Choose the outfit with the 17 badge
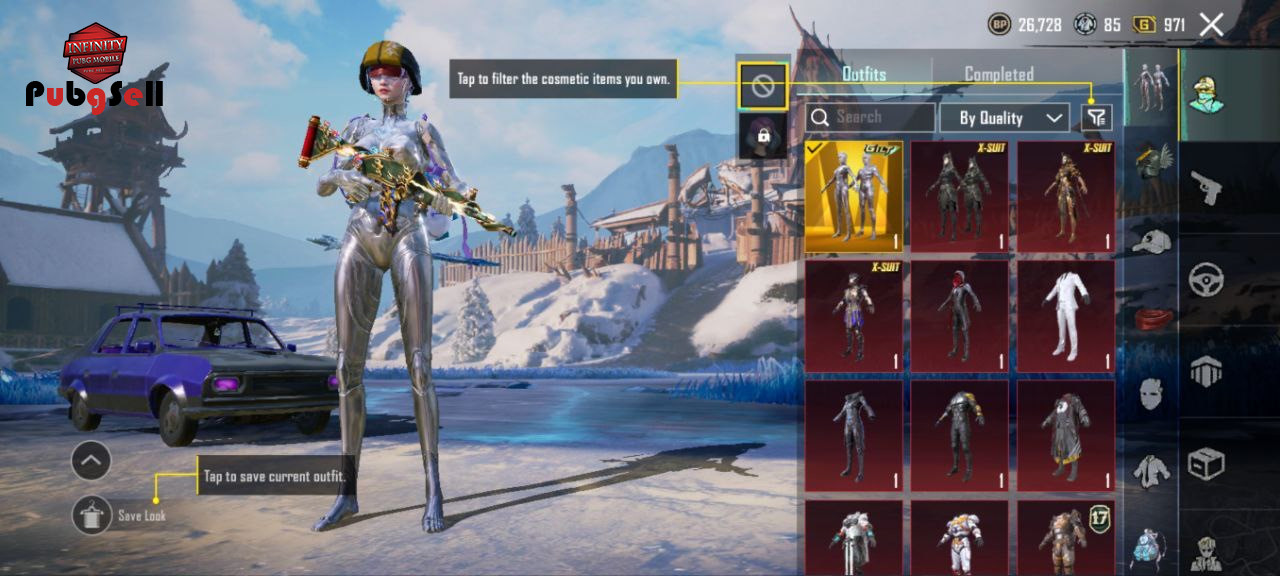Screen dimensions: 1280x576 tap(1066, 540)
